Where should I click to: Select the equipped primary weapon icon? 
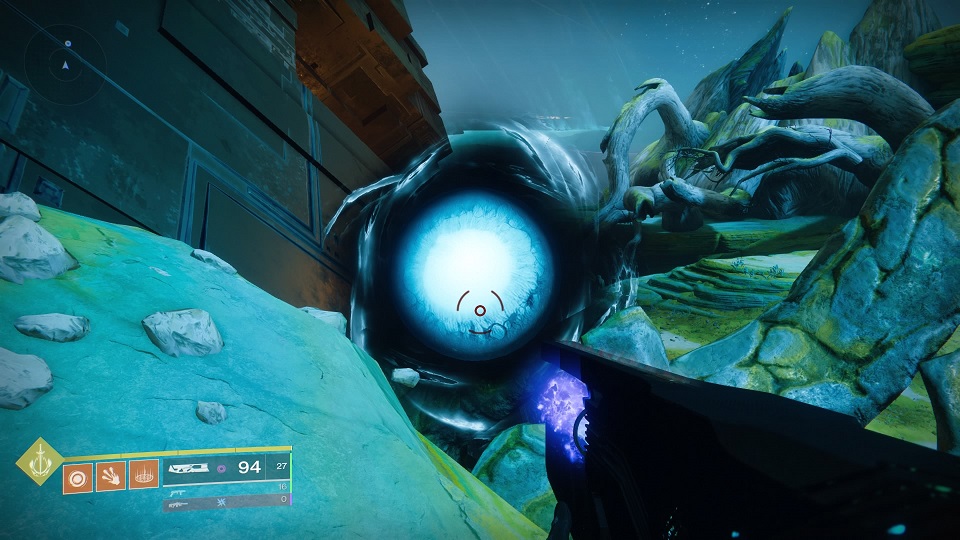click(192, 467)
